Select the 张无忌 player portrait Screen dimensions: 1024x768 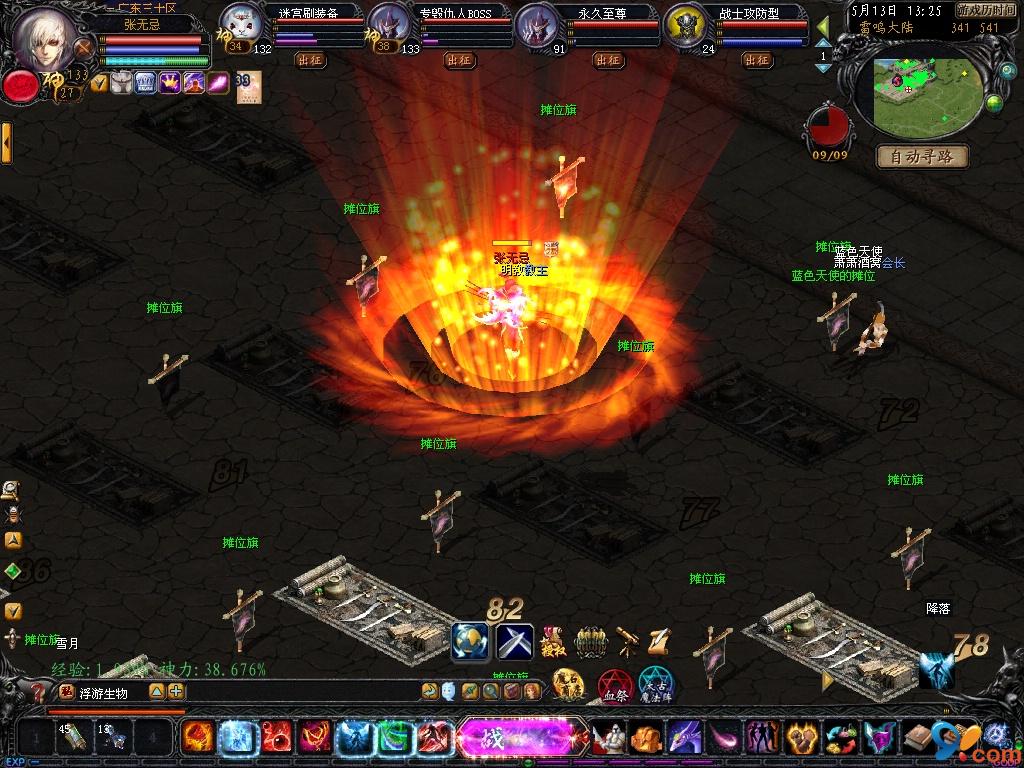coord(46,38)
